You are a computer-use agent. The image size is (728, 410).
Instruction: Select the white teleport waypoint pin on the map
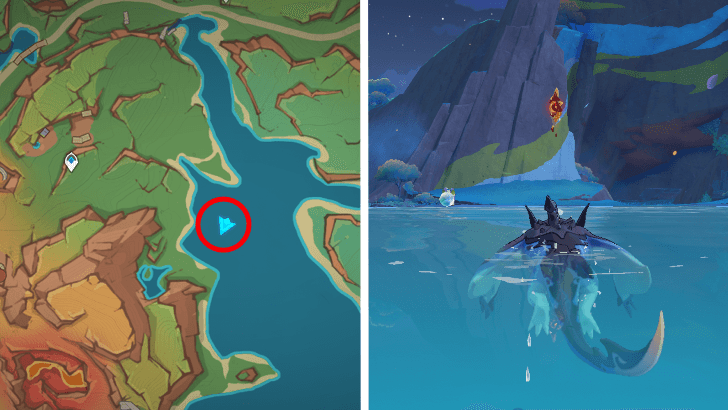pos(72,162)
